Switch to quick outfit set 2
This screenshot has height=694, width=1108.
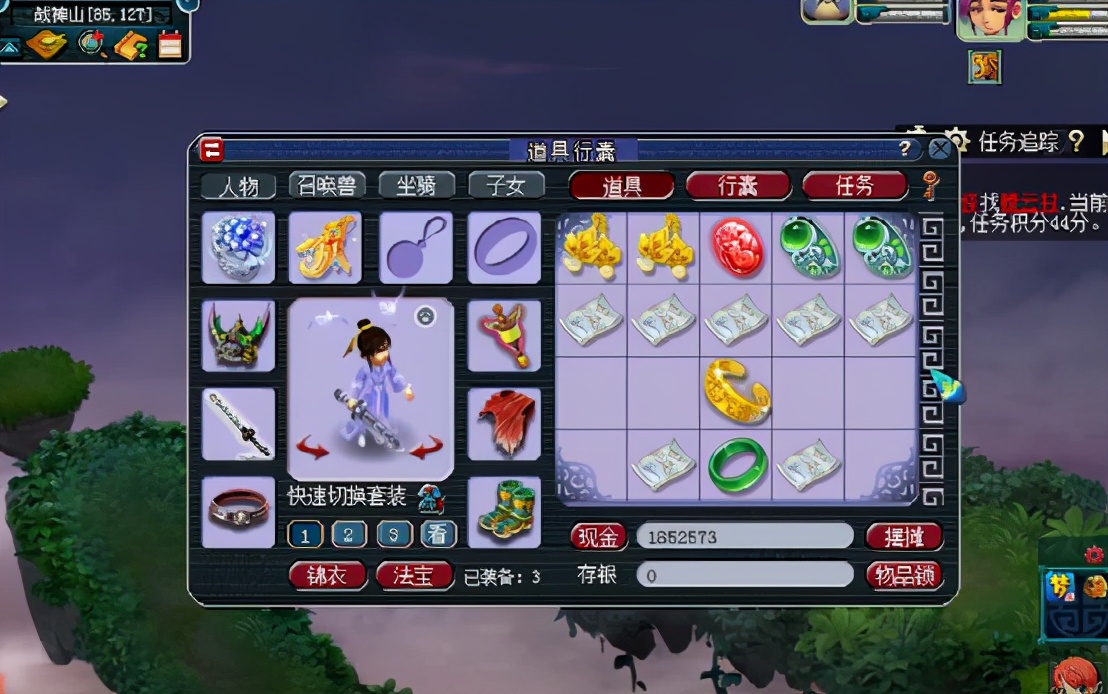tap(349, 534)
